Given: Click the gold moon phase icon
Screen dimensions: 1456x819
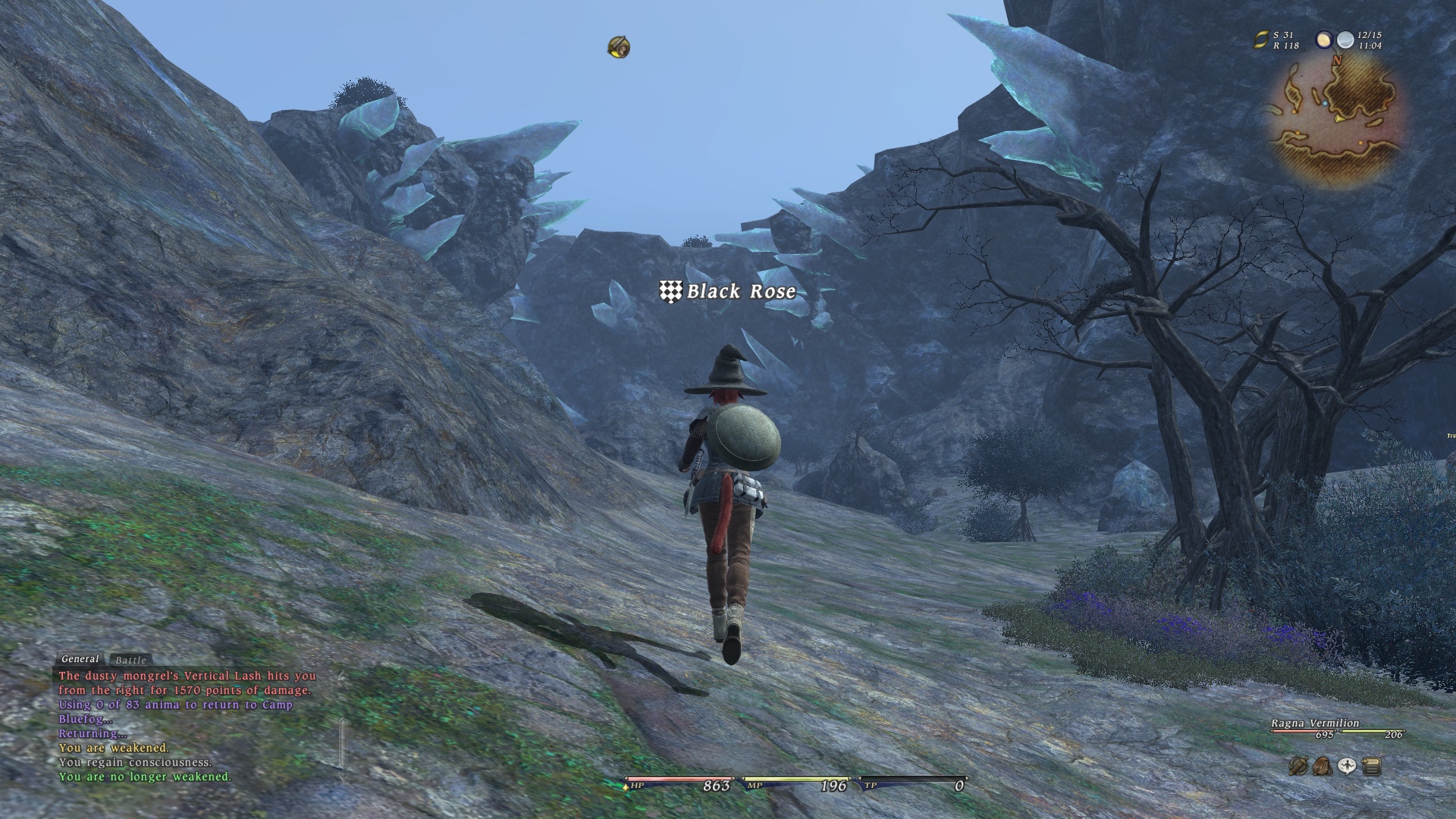Looking at the screenshot, I should pos(1324,40).
